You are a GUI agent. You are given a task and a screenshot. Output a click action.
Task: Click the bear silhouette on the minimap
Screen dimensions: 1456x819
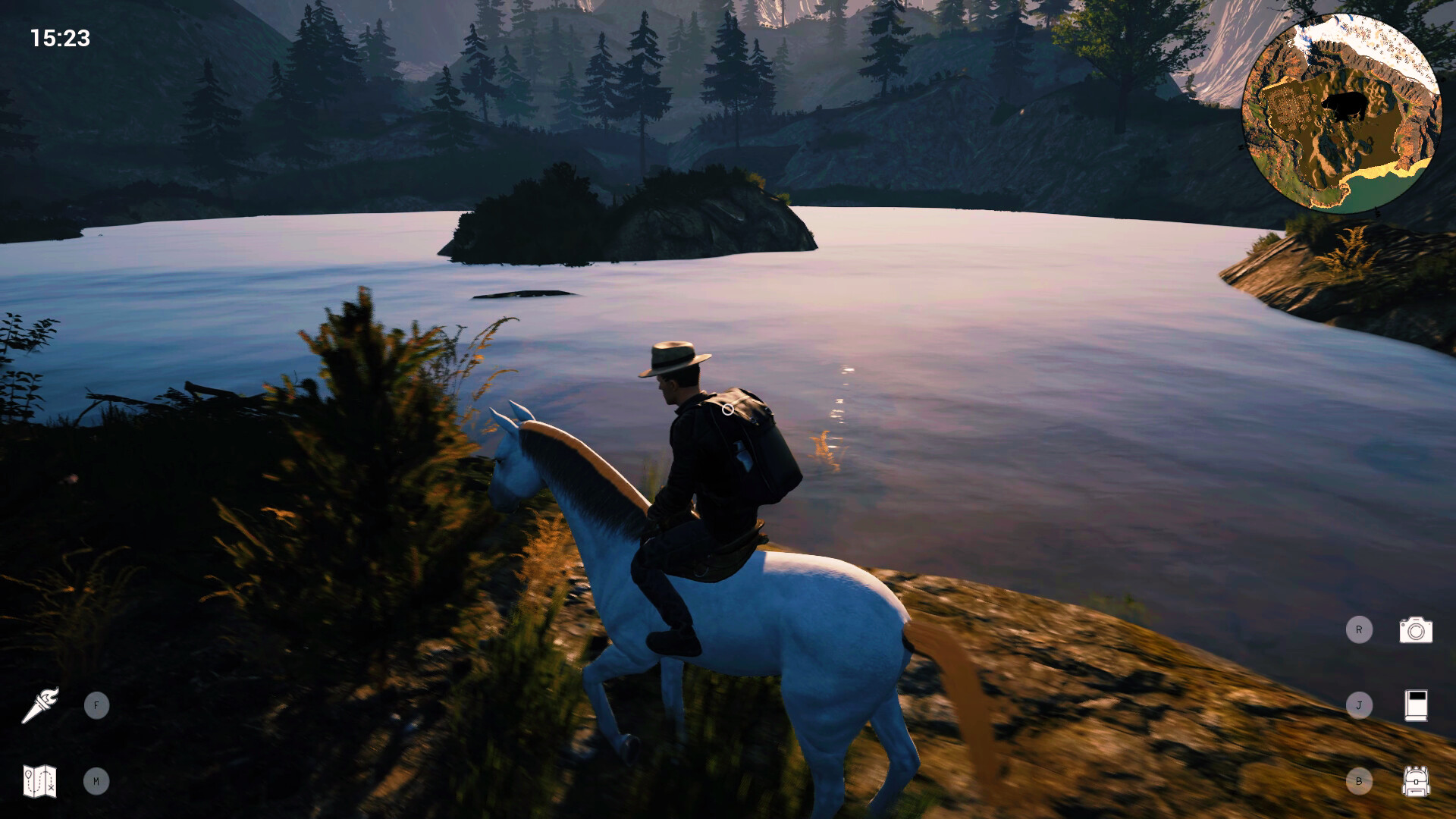[1345, 105]
